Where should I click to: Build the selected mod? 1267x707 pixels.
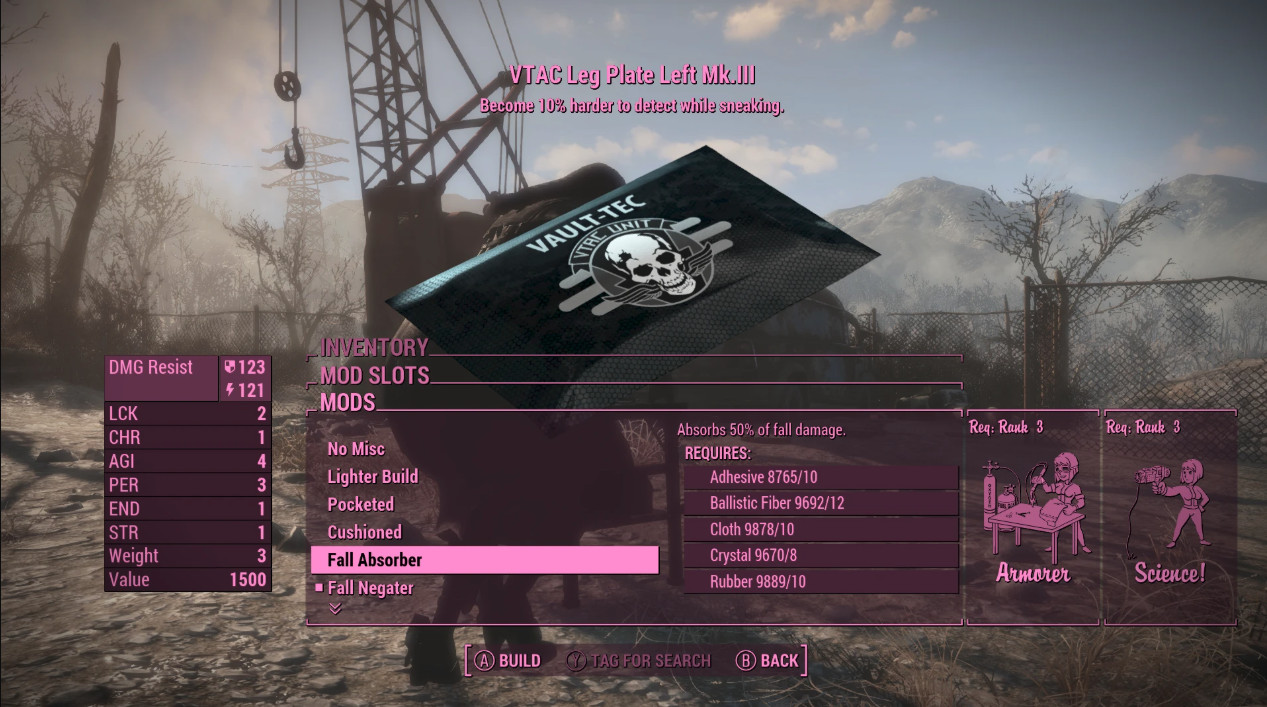coord(508,661)
